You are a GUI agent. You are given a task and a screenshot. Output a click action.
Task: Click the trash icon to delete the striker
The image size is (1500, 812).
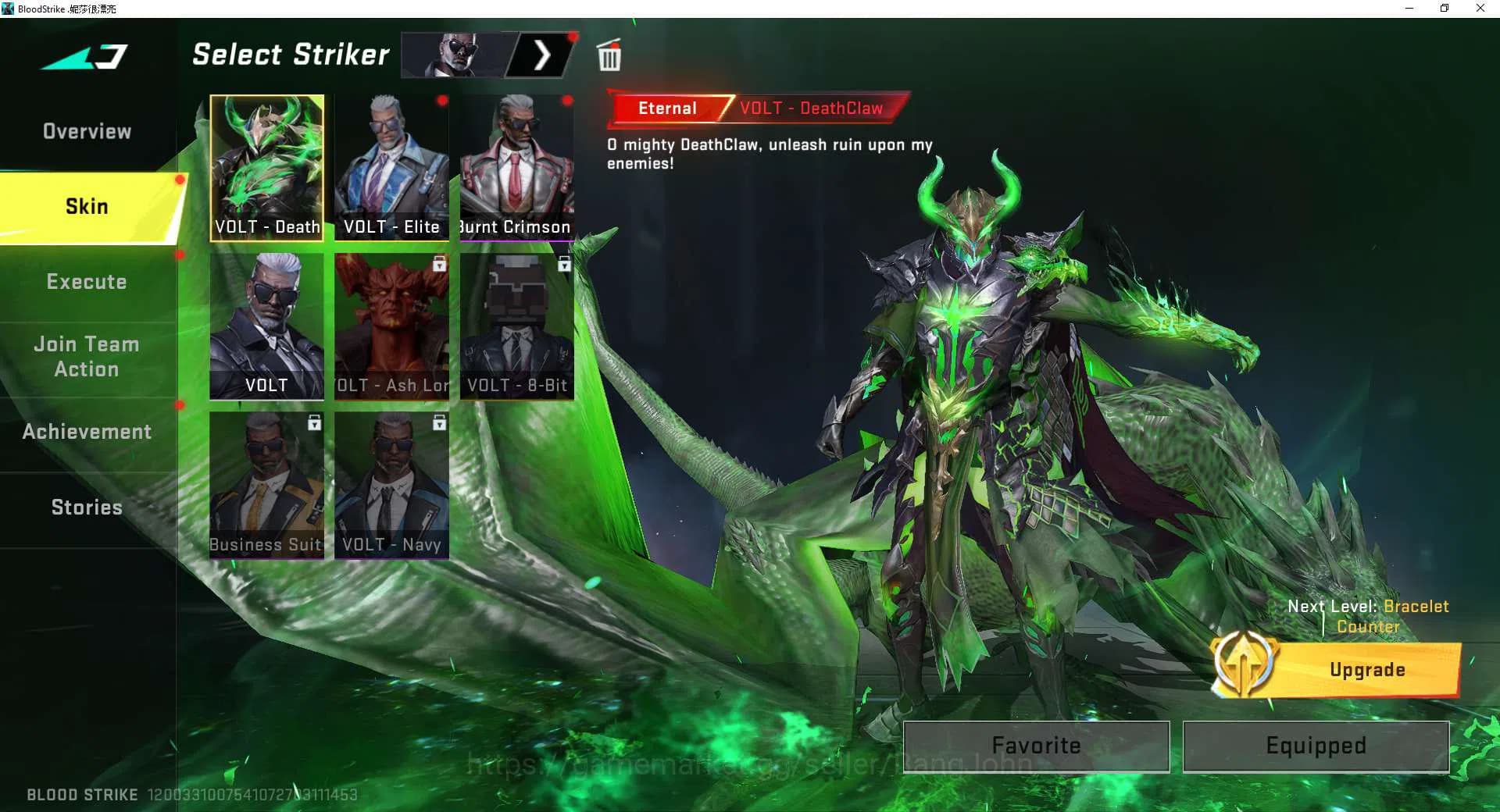pyautogui.click(x=609, y=55)
